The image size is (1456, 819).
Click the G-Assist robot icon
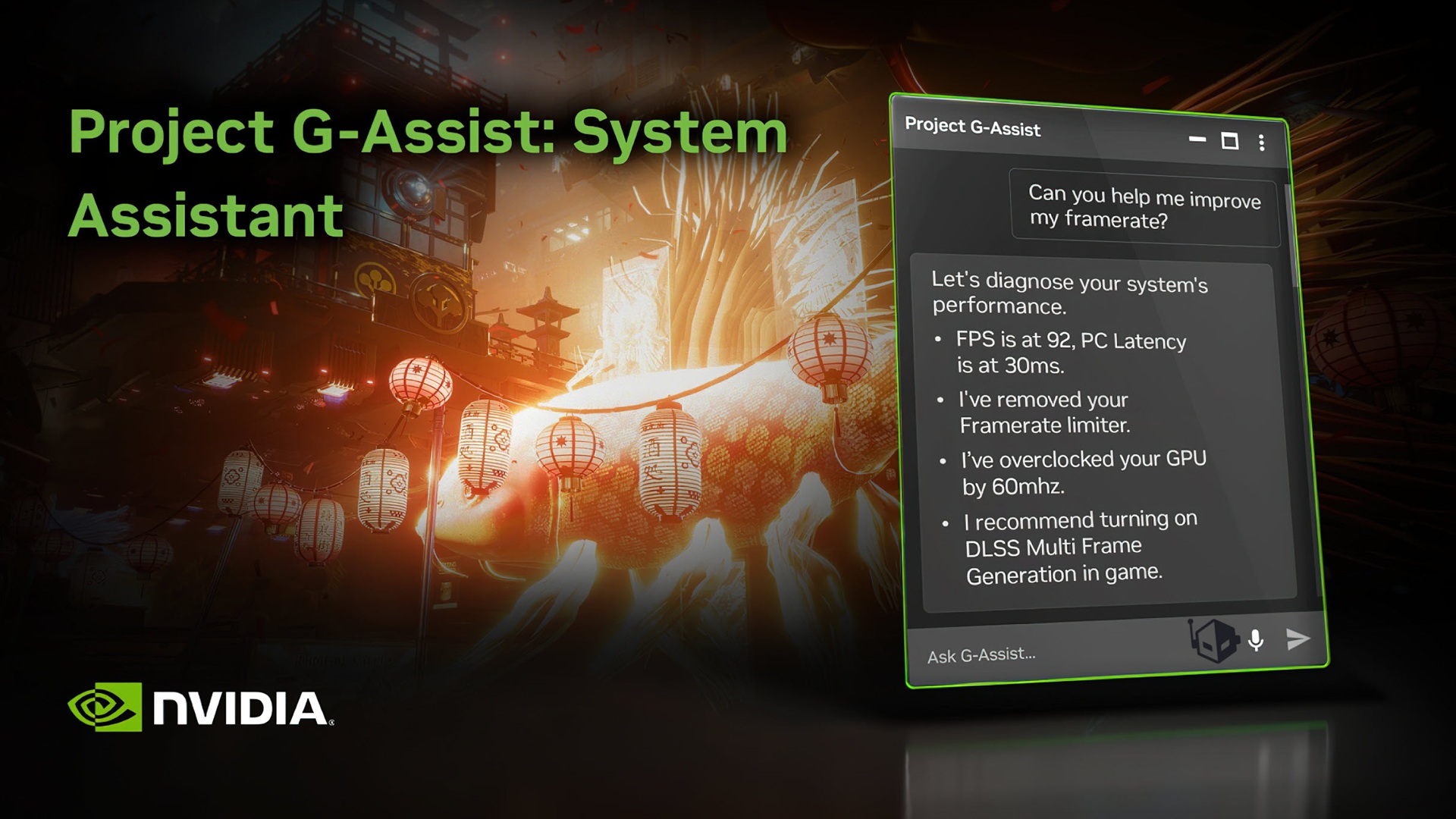click(x=1214, y=640)
